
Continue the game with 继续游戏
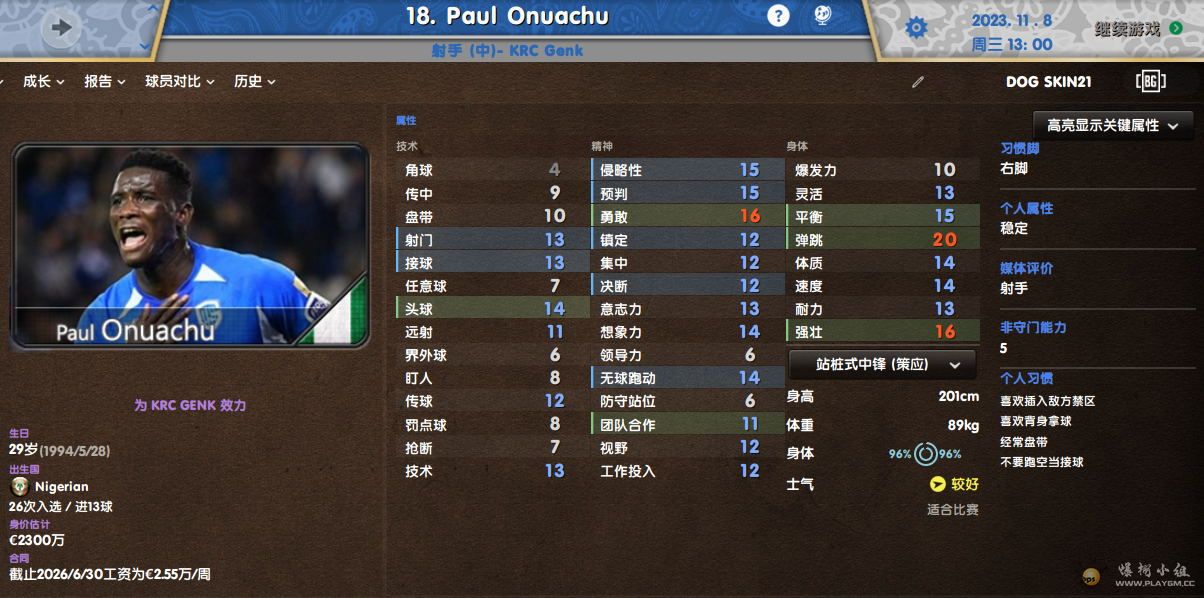tap(1138, 28)
